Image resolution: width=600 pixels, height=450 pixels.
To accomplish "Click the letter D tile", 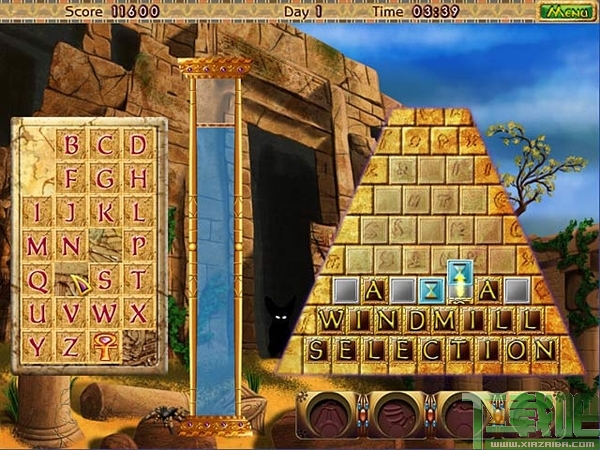I will (138, 146).
